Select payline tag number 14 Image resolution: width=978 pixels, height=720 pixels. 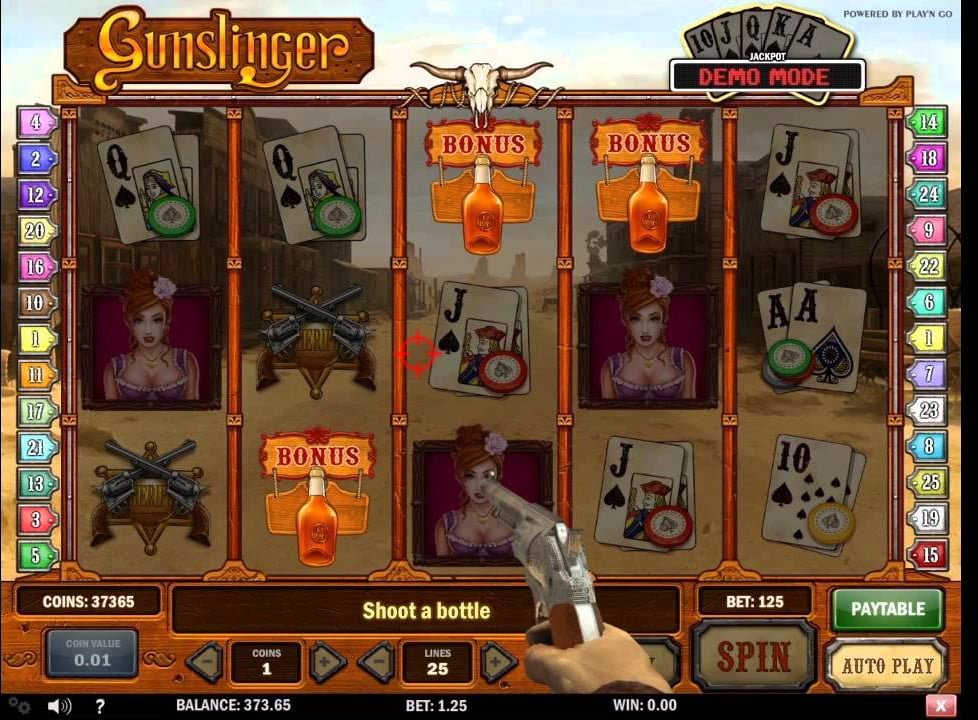click(x=927, y=122)
